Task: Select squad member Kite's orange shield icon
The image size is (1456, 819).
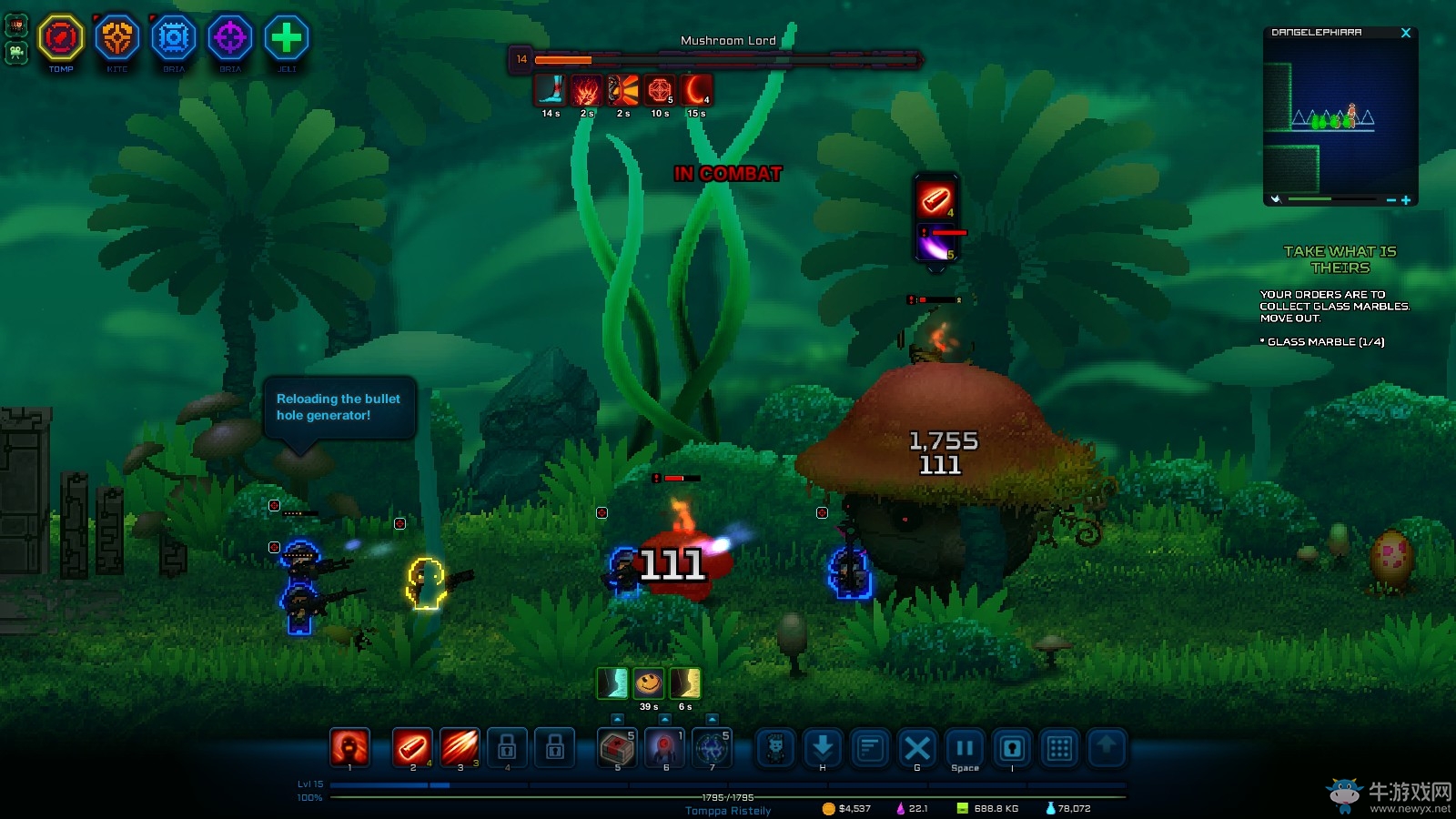Action: pyautogui.click(x=117, y=38)
